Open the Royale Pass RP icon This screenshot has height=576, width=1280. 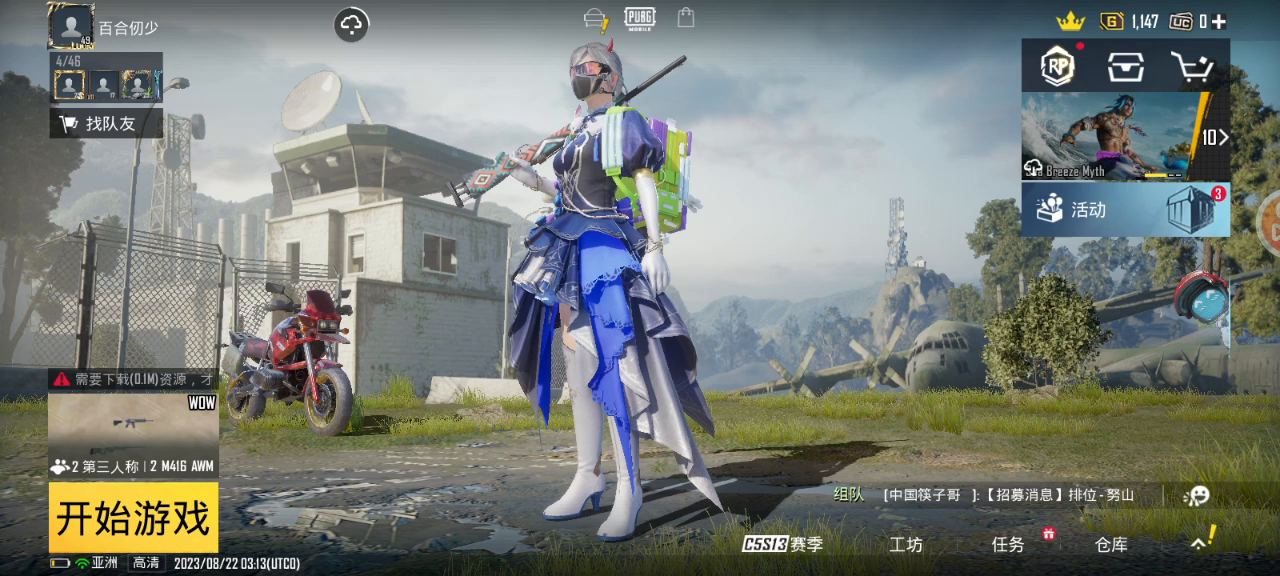point(1057,66)
